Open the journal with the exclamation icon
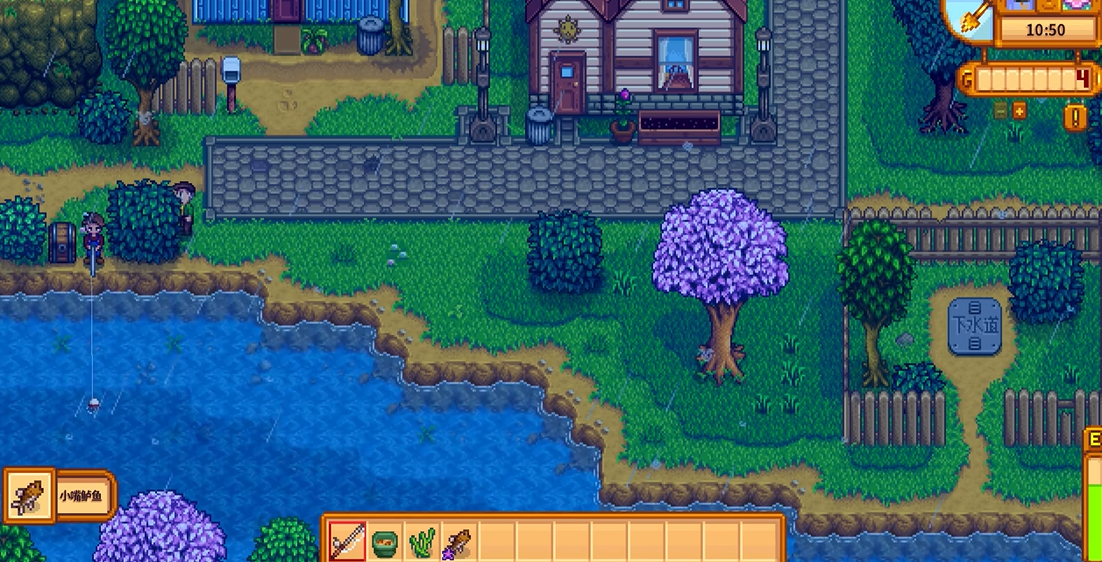 [x=1076, y=118]
